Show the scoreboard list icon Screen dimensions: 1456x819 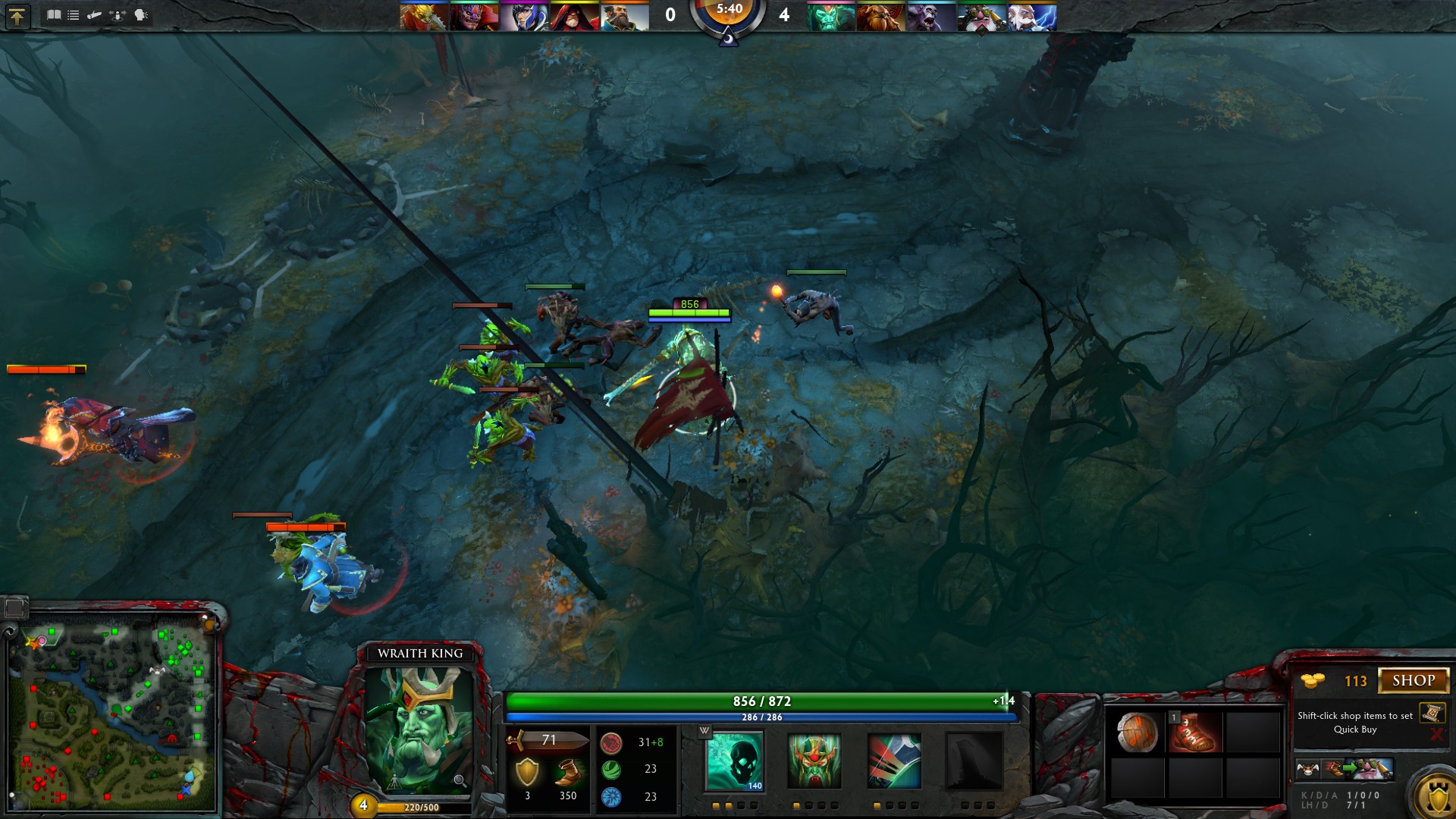[x=74, y=15]
